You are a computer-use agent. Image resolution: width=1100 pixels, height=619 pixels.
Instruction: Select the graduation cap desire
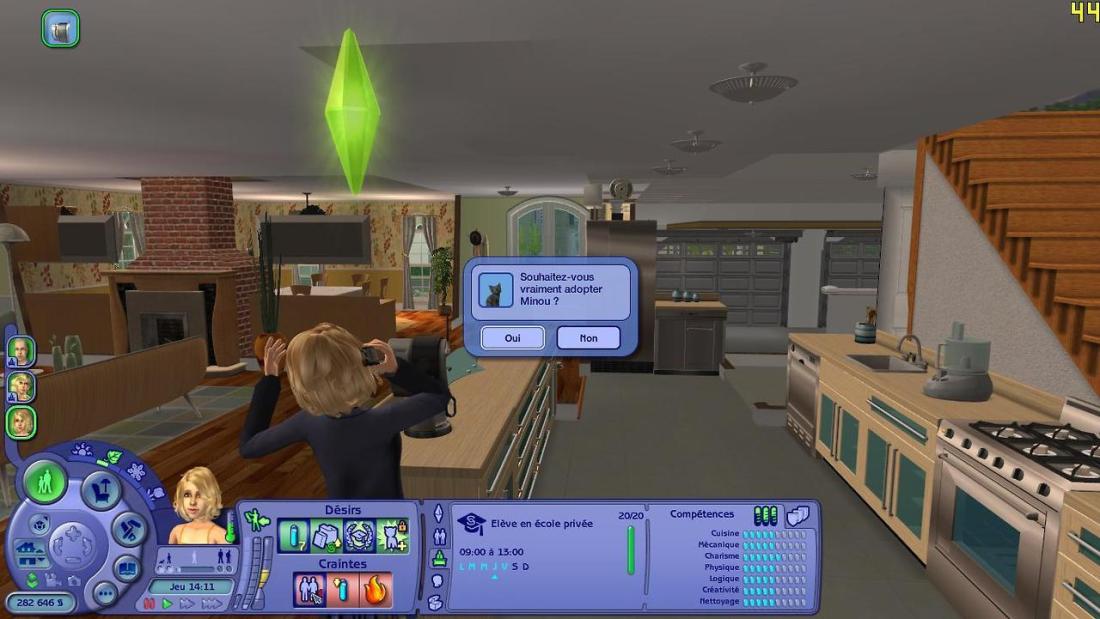(359, 536)
